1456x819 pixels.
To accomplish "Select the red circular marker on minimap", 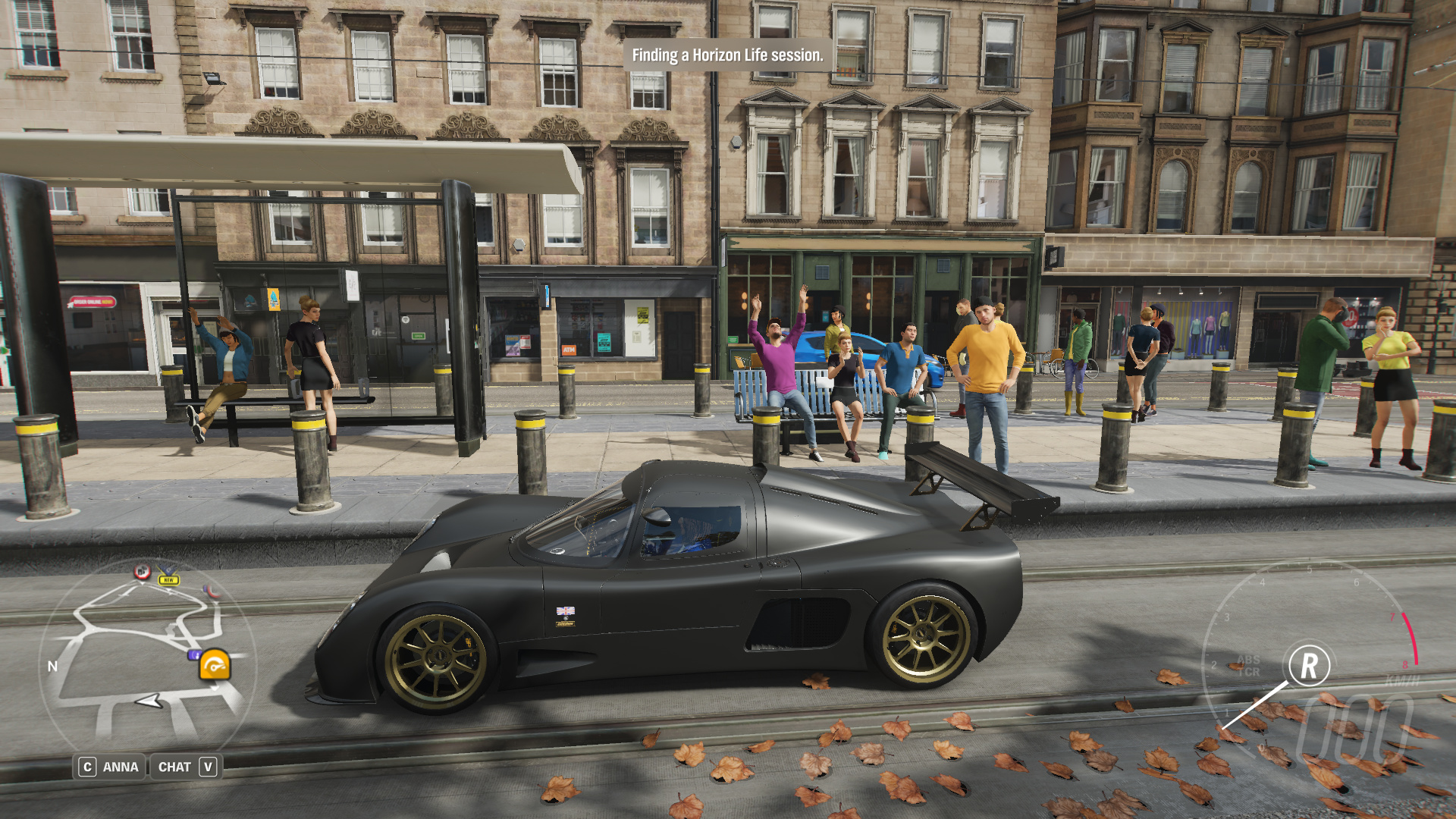I will pyautogui.click(x=142, y=572).
